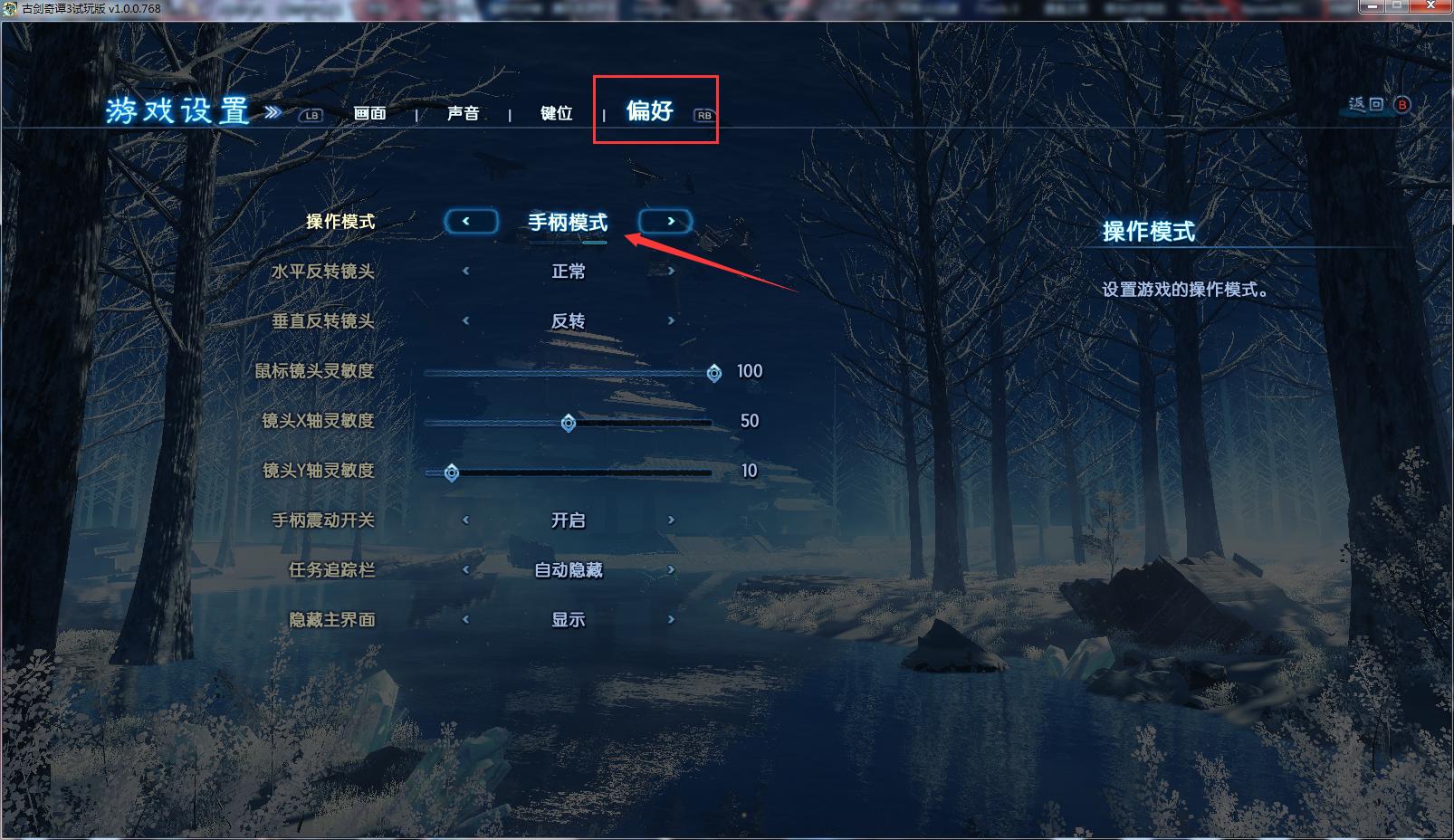Viewport: 1454px width, 840px height.
Task: Select the 键位 tab
Action: click(x=556, y=113)
